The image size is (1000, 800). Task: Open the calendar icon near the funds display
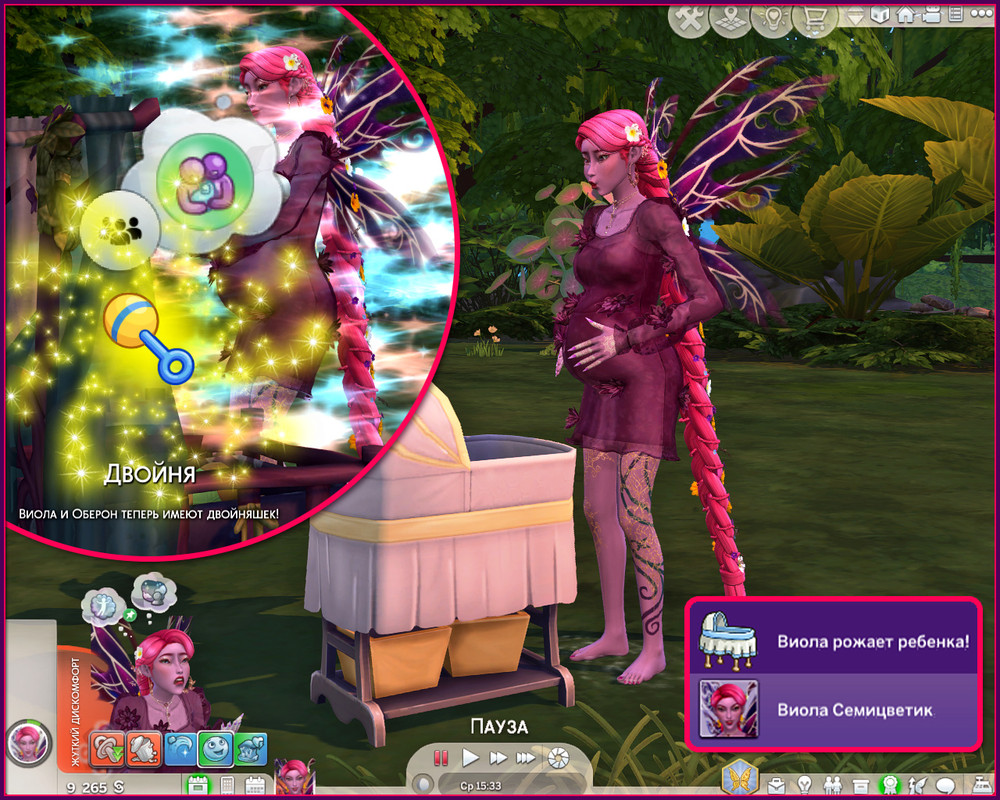(254, 785)
